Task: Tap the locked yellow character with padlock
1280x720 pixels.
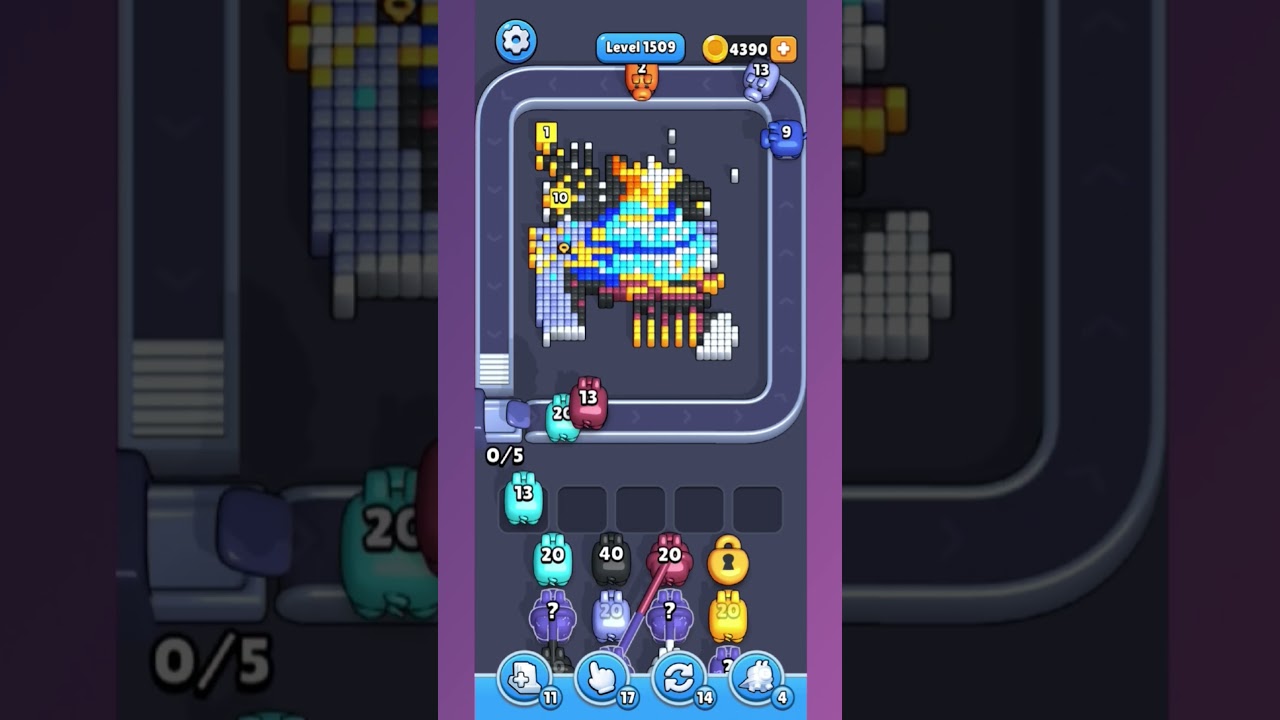Action: [x=729, y=563]
